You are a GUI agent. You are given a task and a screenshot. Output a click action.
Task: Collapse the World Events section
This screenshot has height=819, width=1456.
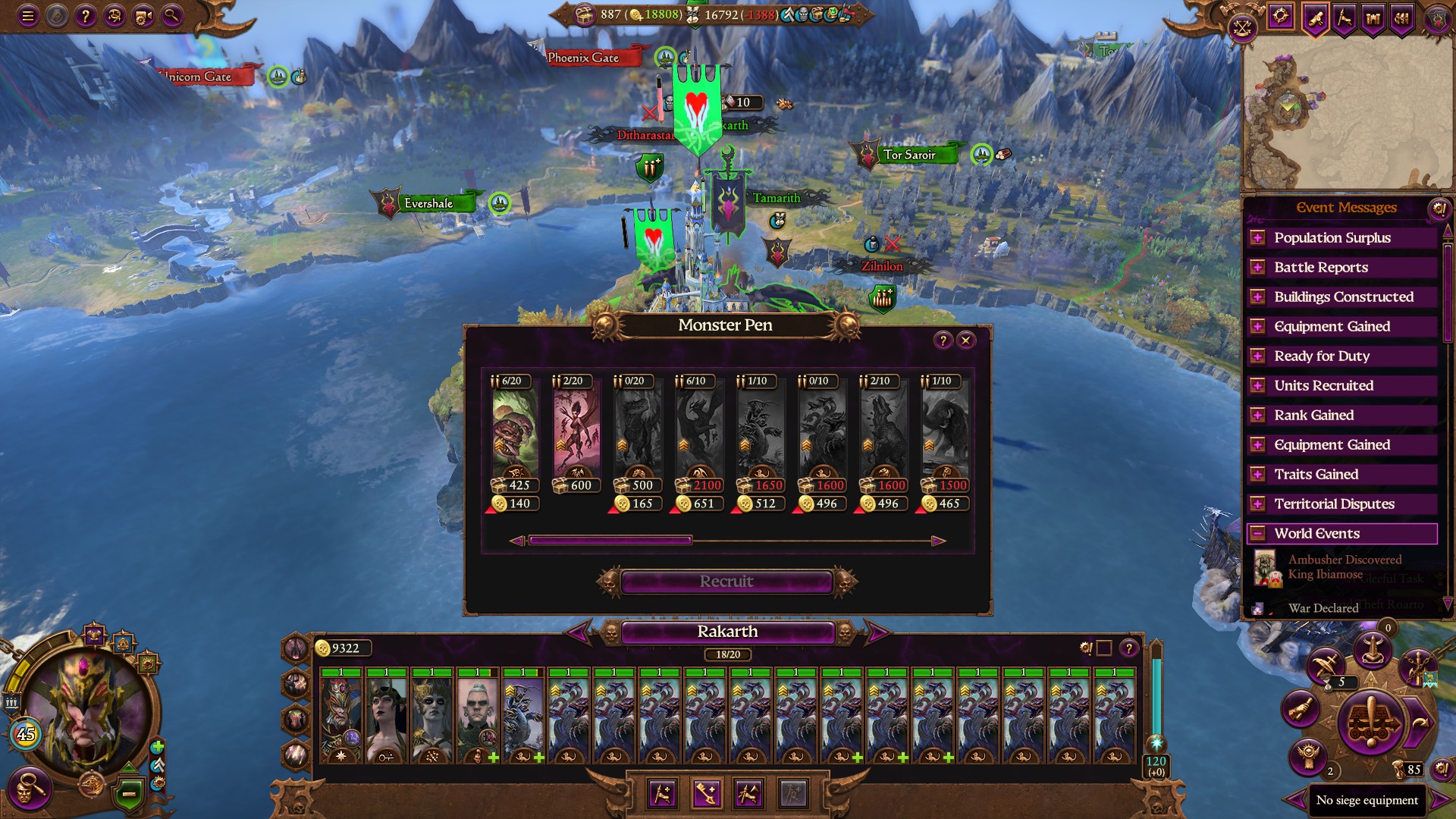[1259, 533]
